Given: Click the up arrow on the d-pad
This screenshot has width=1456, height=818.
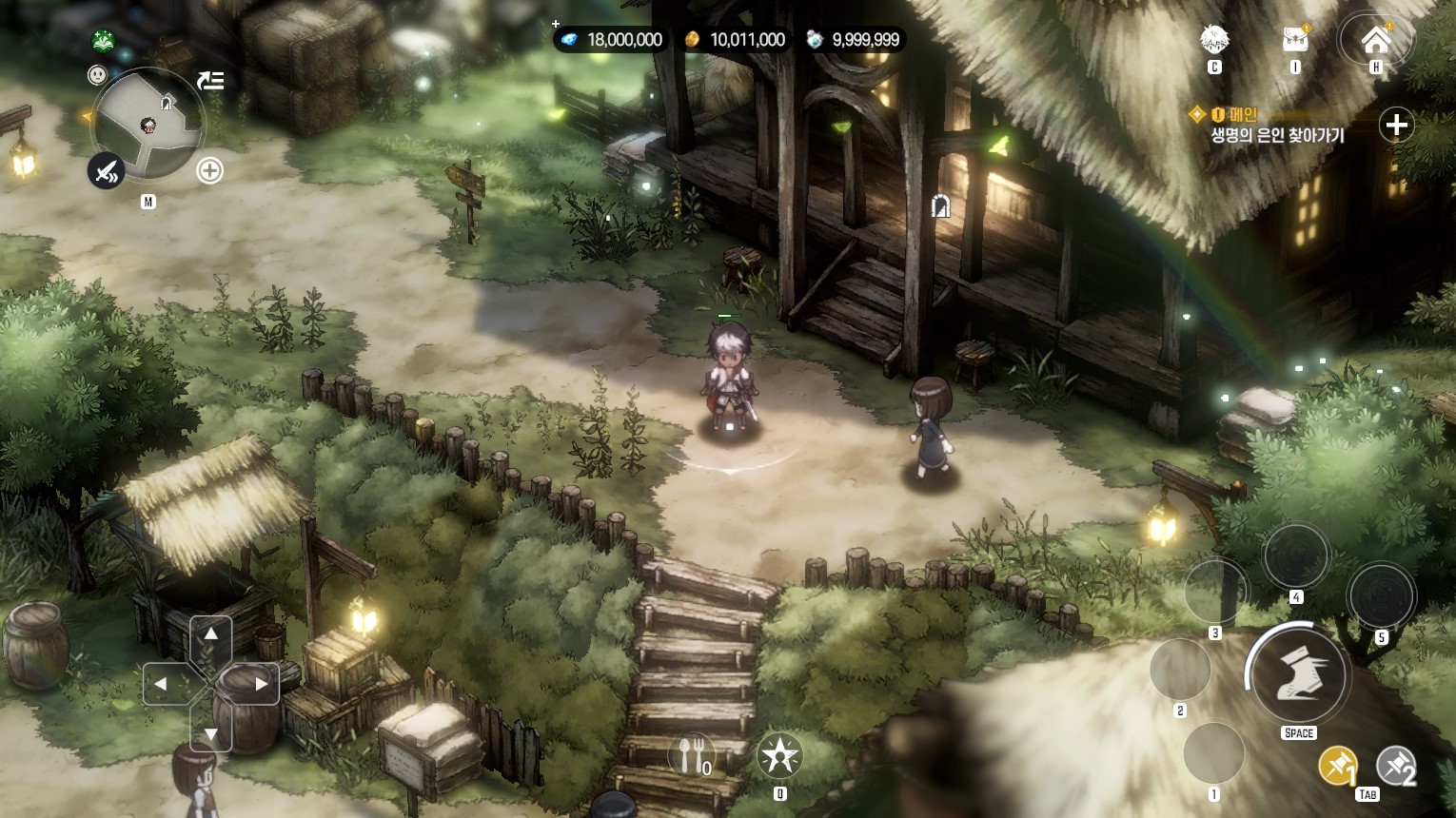Looking at the screenshot, I should pos(211,634).
